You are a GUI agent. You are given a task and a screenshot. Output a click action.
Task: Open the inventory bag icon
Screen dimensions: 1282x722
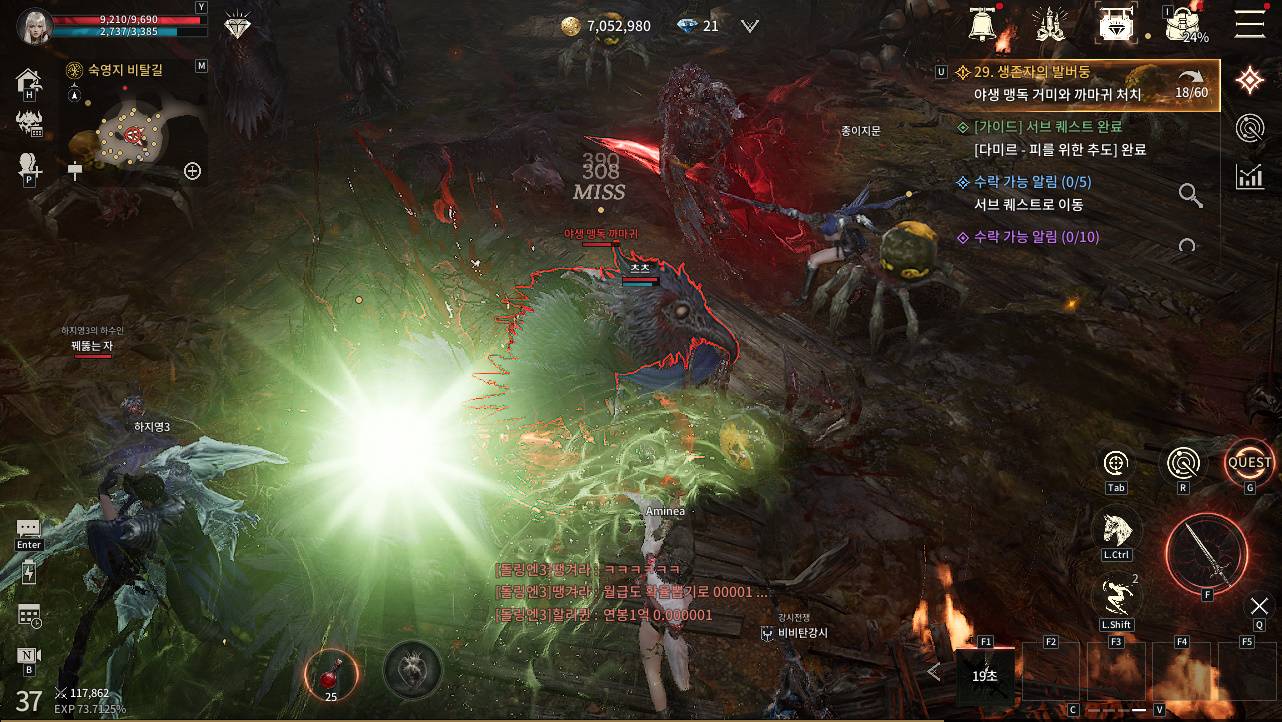[x=1183, y=24]
